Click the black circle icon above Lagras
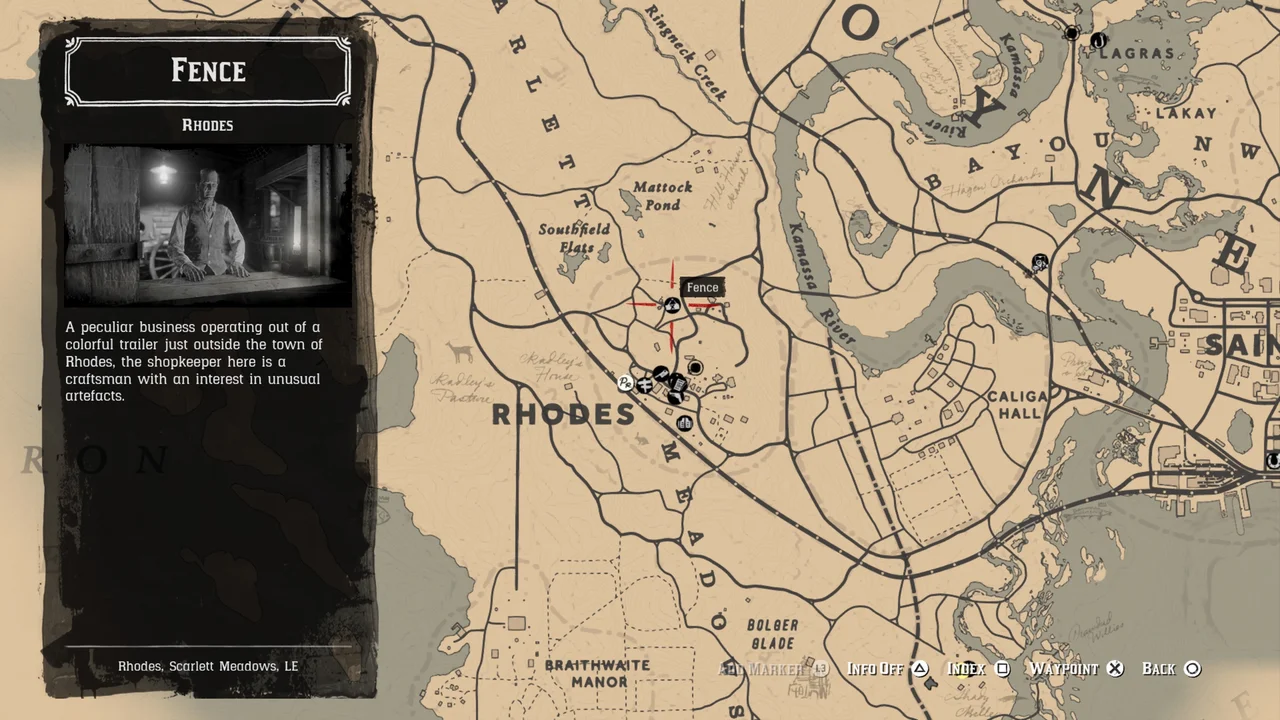 point(1071,33)
